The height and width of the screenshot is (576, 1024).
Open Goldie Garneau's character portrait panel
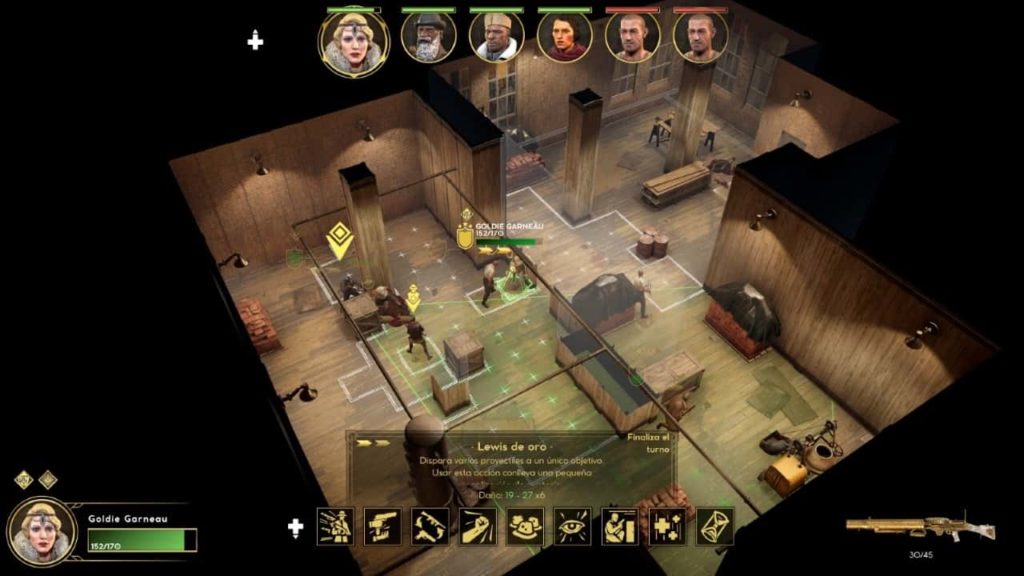pos(42,532)
